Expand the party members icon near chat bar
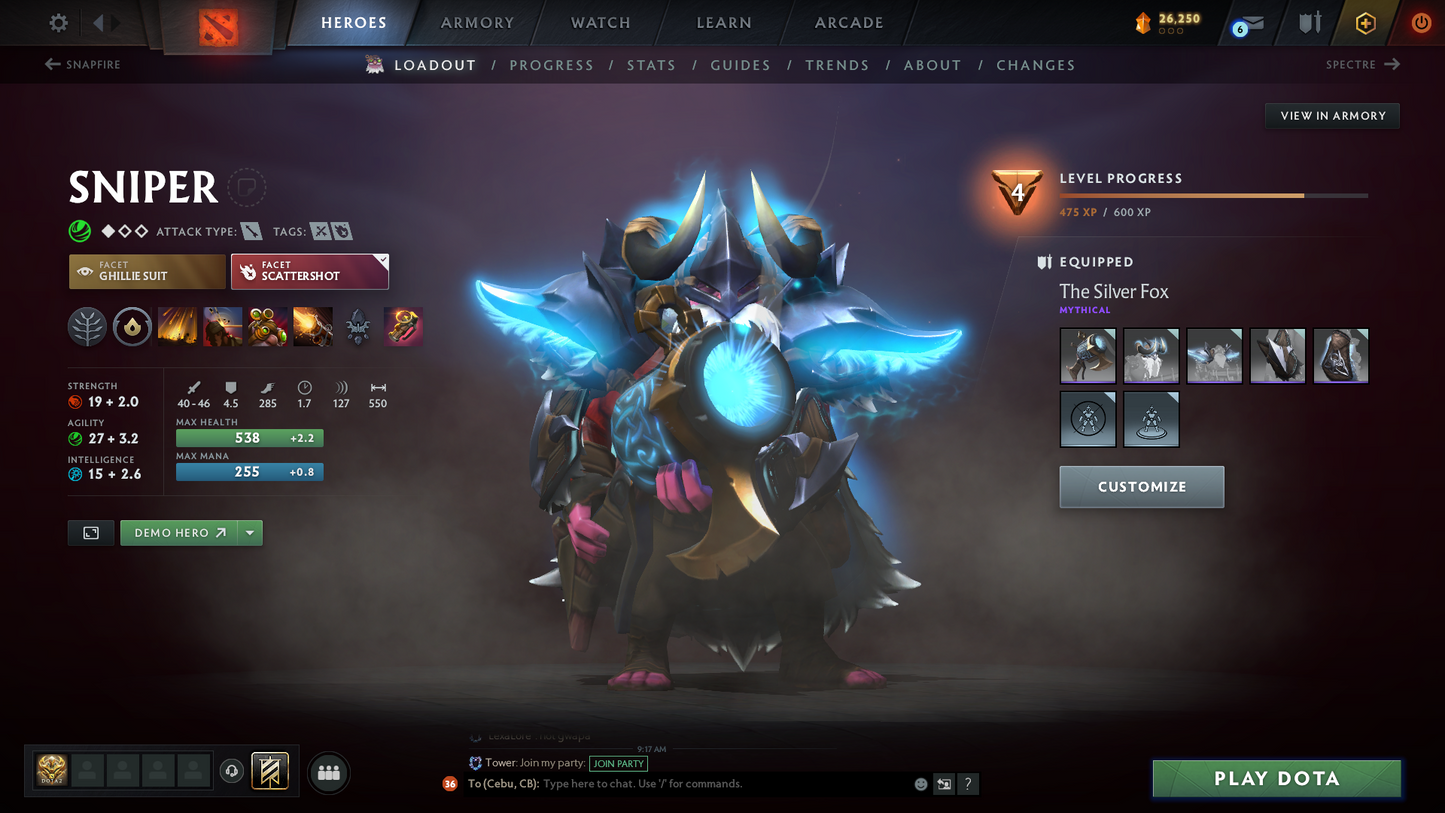 click(x=329, y=771)
